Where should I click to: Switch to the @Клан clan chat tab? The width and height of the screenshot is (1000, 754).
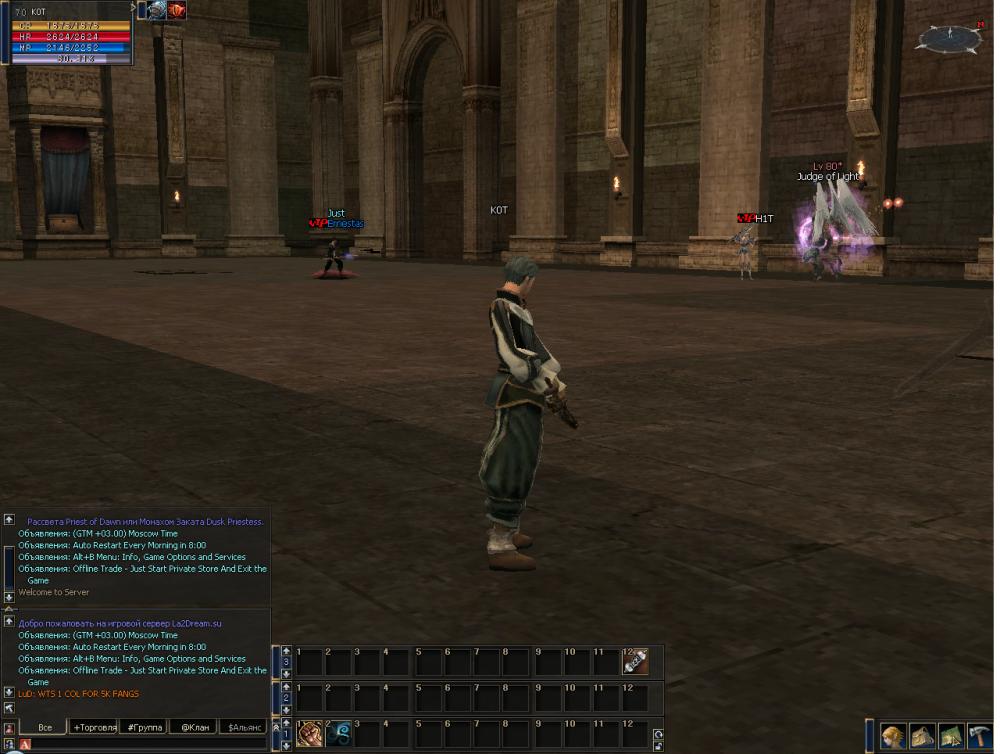(x=194, y=727)
